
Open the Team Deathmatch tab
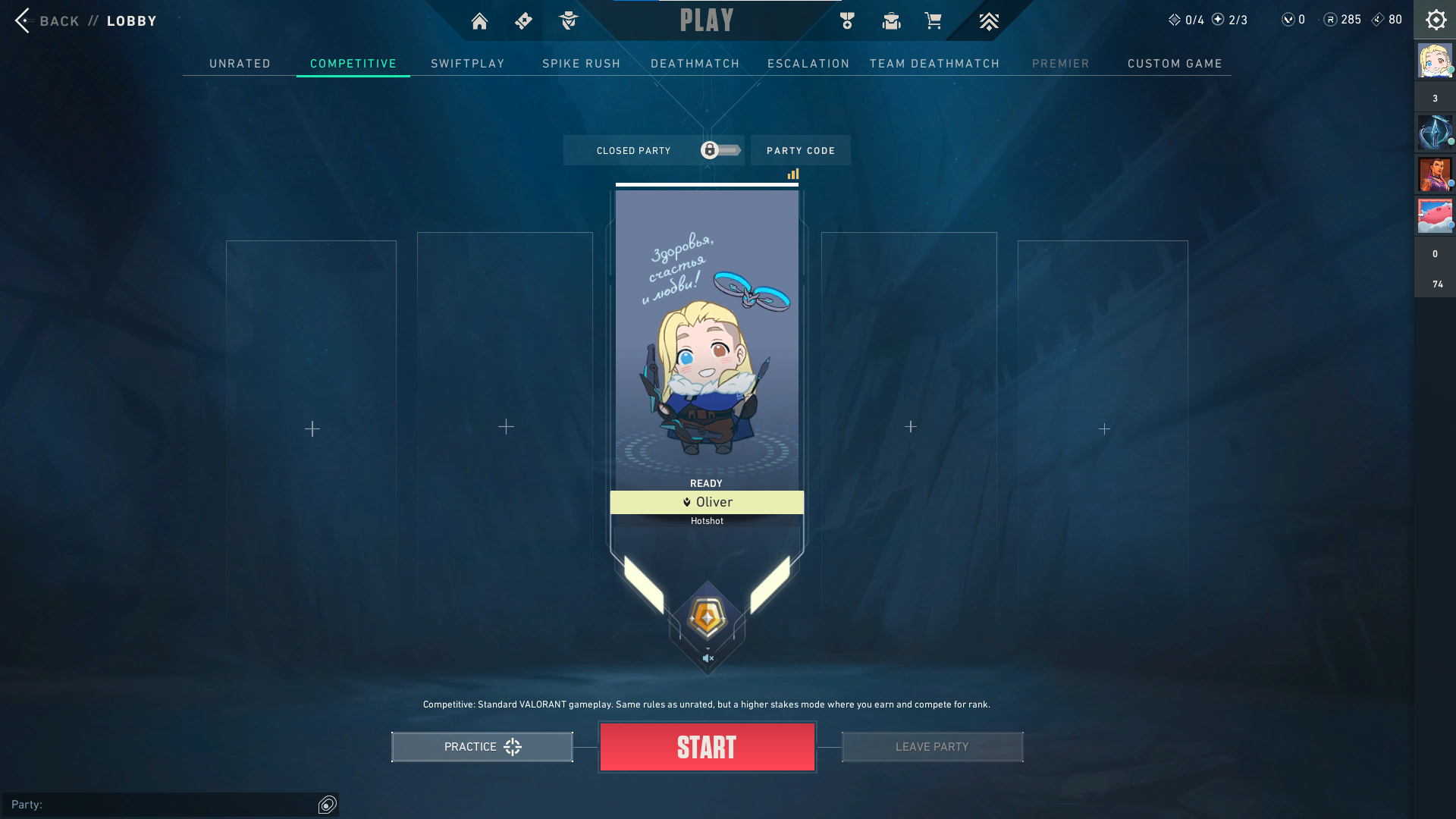tap(934, 64)
